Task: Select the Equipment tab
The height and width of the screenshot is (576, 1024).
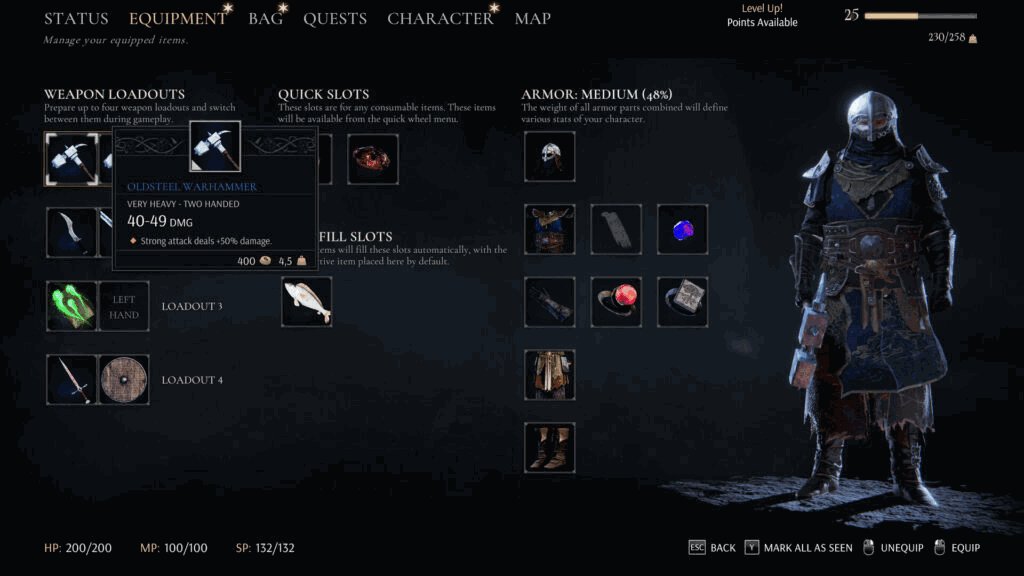Action: 177,19
